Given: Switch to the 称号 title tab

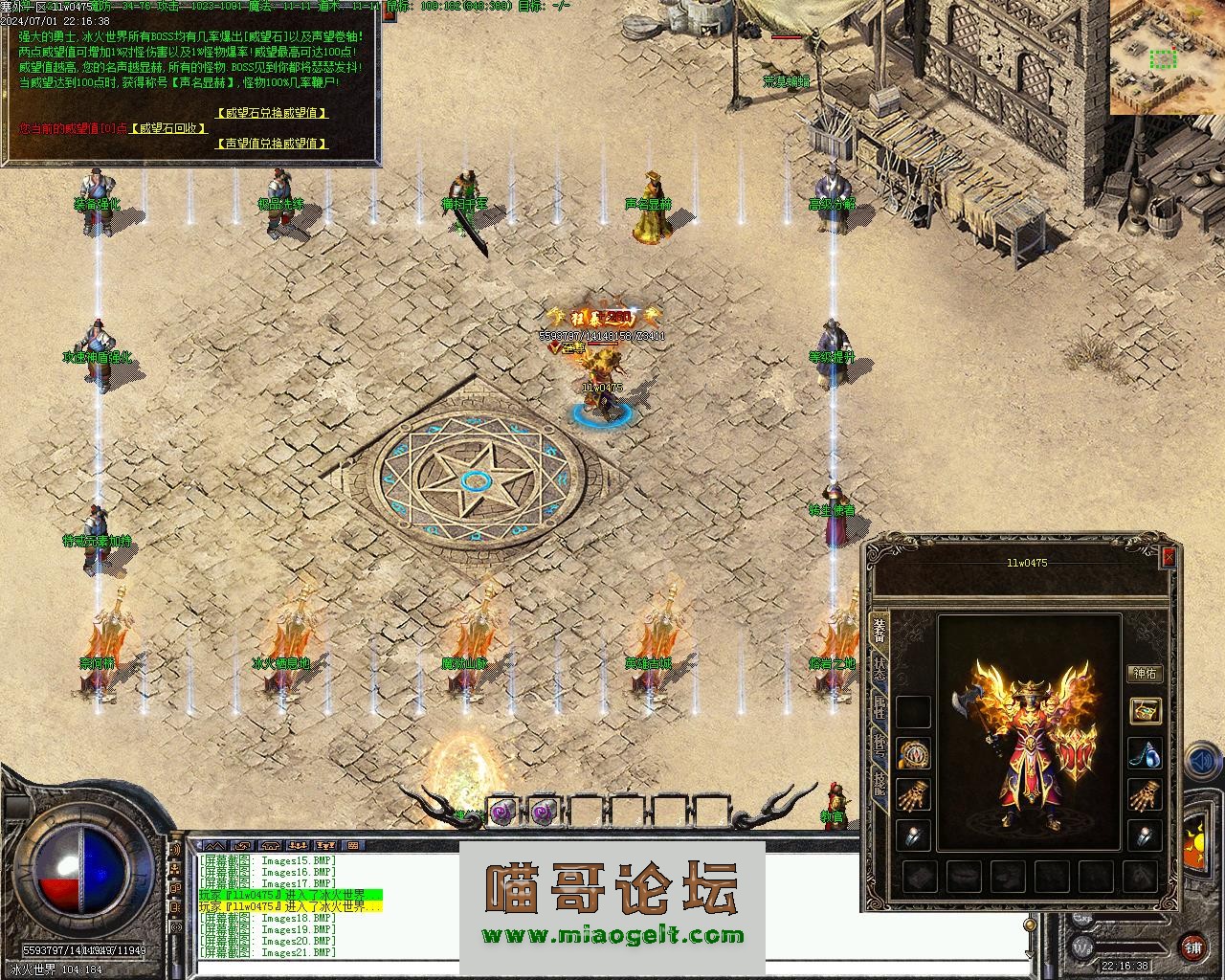Looking at the screenshot, I should [879, 746].
